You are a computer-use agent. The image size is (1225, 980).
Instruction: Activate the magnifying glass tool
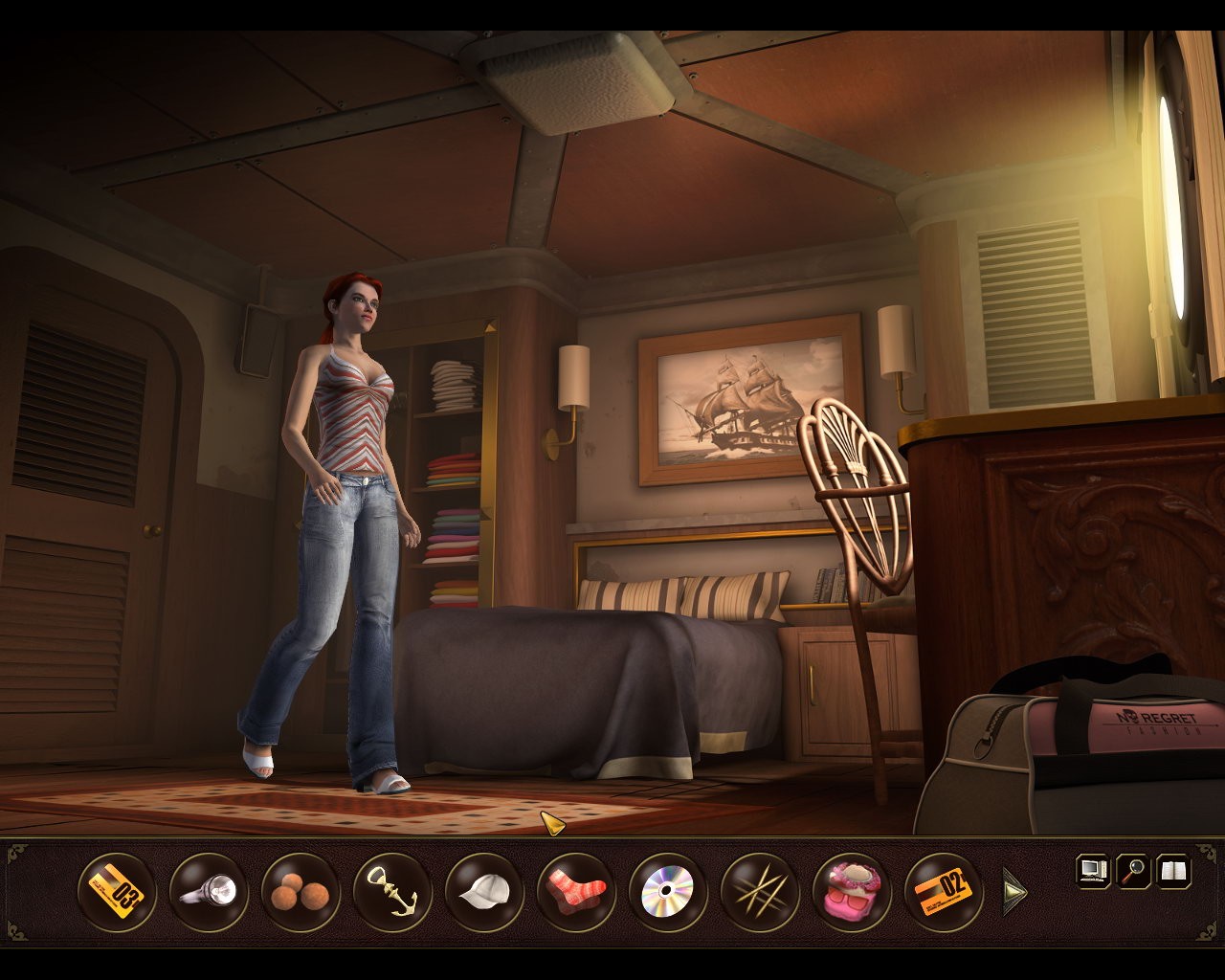click(1134, 871)
